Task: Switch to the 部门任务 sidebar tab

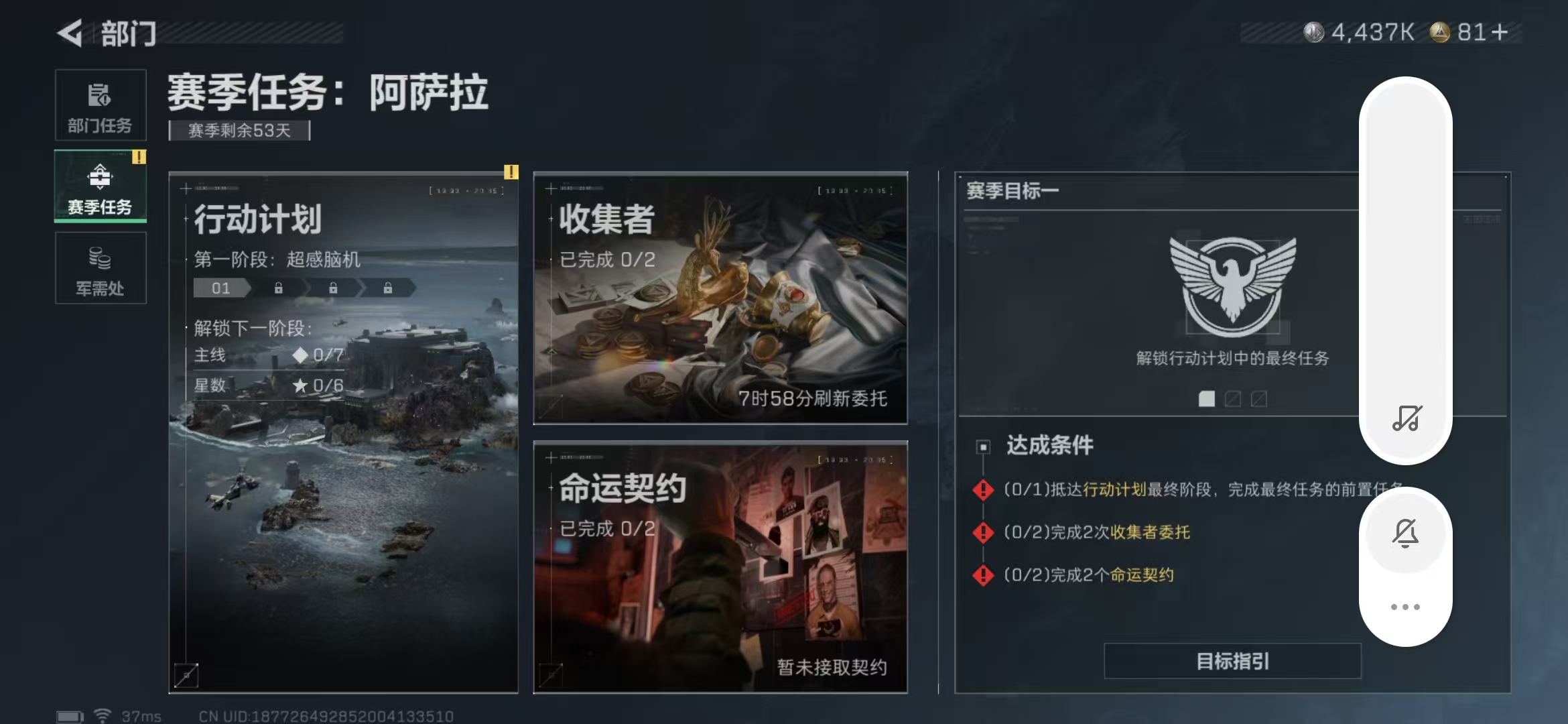Action: pos(101,105)
